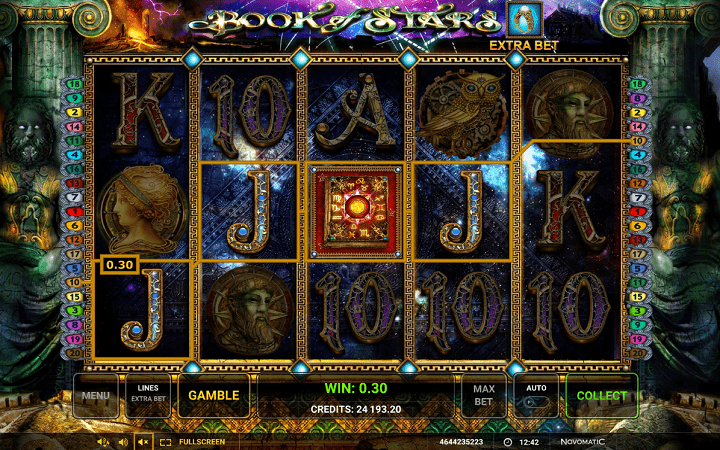Screen dimensions: 720x450
Task: Toggle the AUTO spin switch
Action: tap(536, 396)
